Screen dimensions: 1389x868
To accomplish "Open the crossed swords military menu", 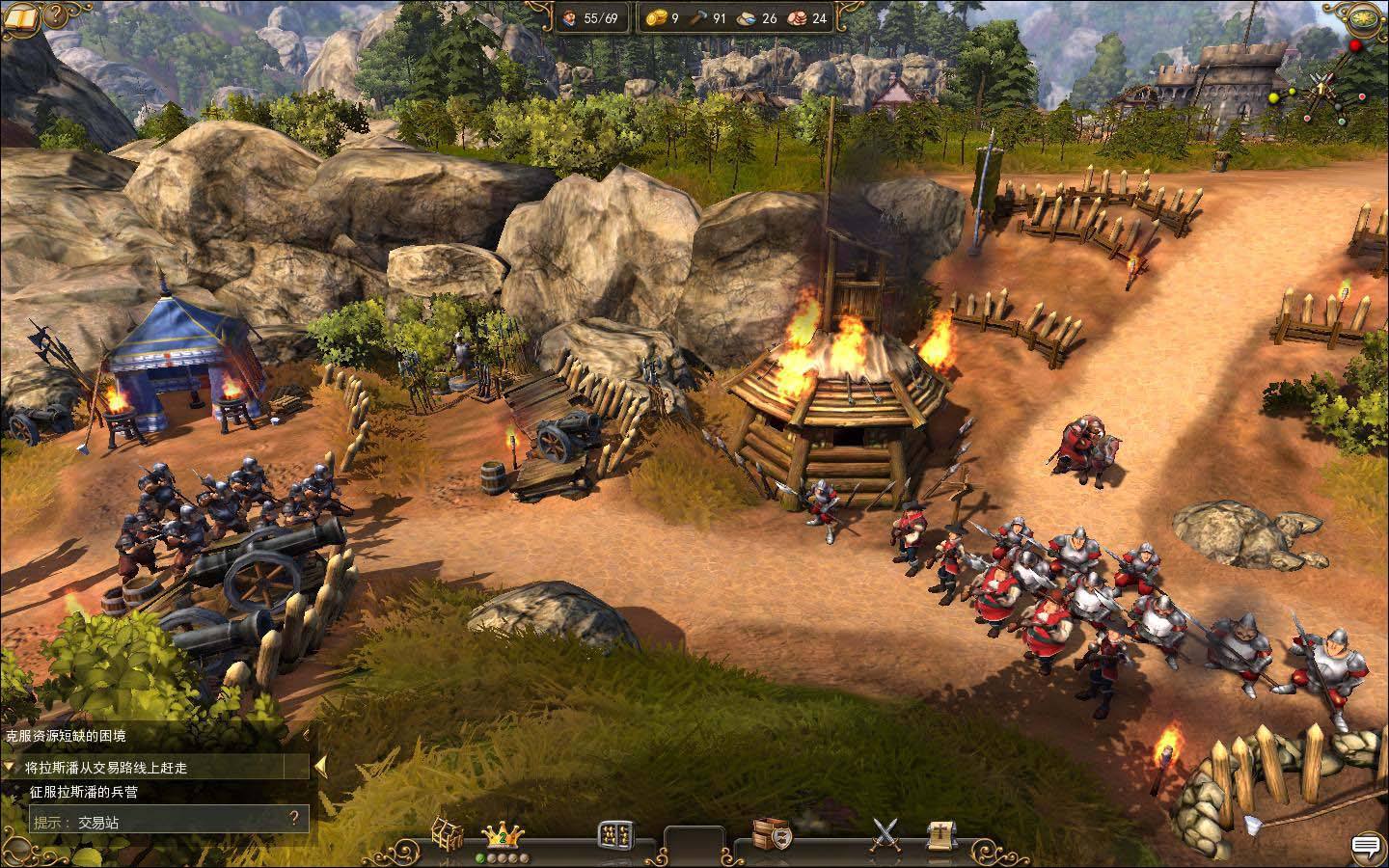I will [884, 834].
